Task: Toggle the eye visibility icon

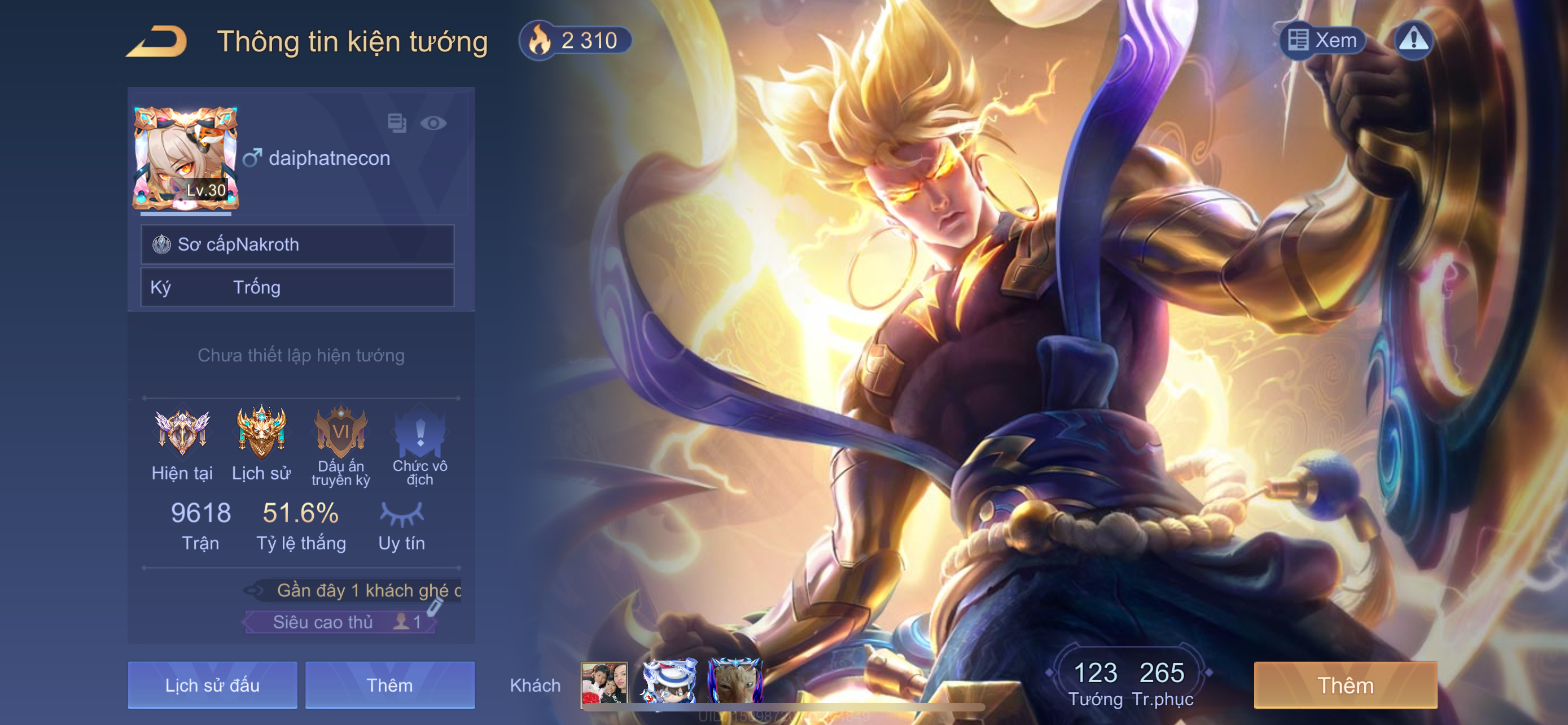Action: [x=433, y=124]
